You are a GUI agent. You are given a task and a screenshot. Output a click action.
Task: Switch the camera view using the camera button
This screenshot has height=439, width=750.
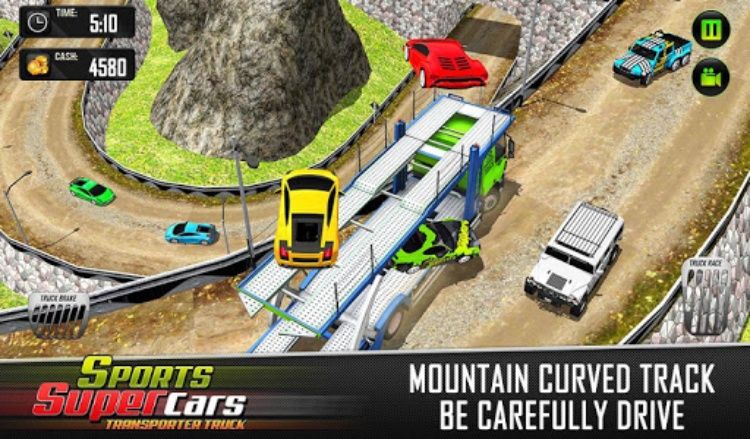coord(711,76)
